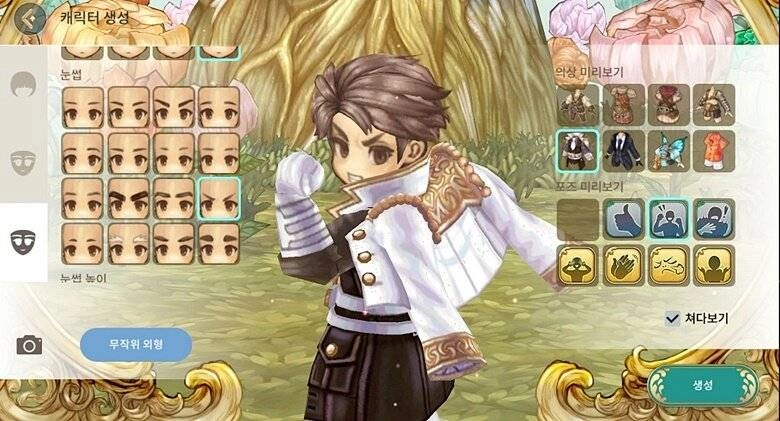Preview the clapping hands pose

click(624, 265)
